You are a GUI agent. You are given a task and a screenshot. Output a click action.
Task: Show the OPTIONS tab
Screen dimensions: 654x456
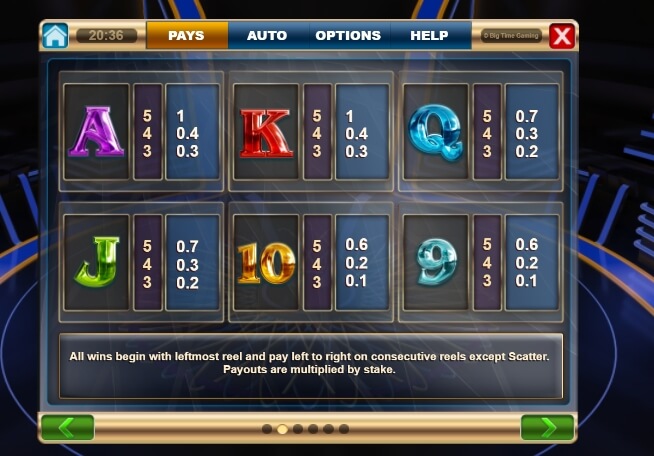pyautogui.click(x=348, y=36)
